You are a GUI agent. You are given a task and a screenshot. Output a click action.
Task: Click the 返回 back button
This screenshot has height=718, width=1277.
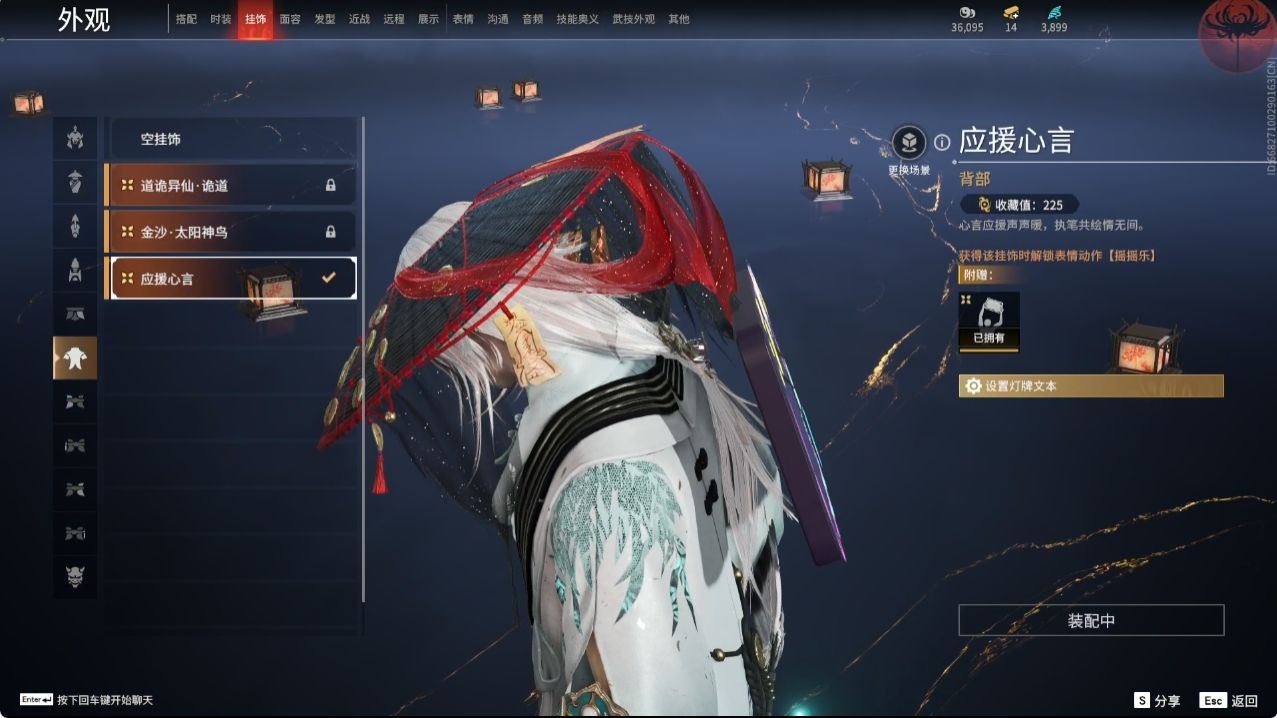[1230, 701]
